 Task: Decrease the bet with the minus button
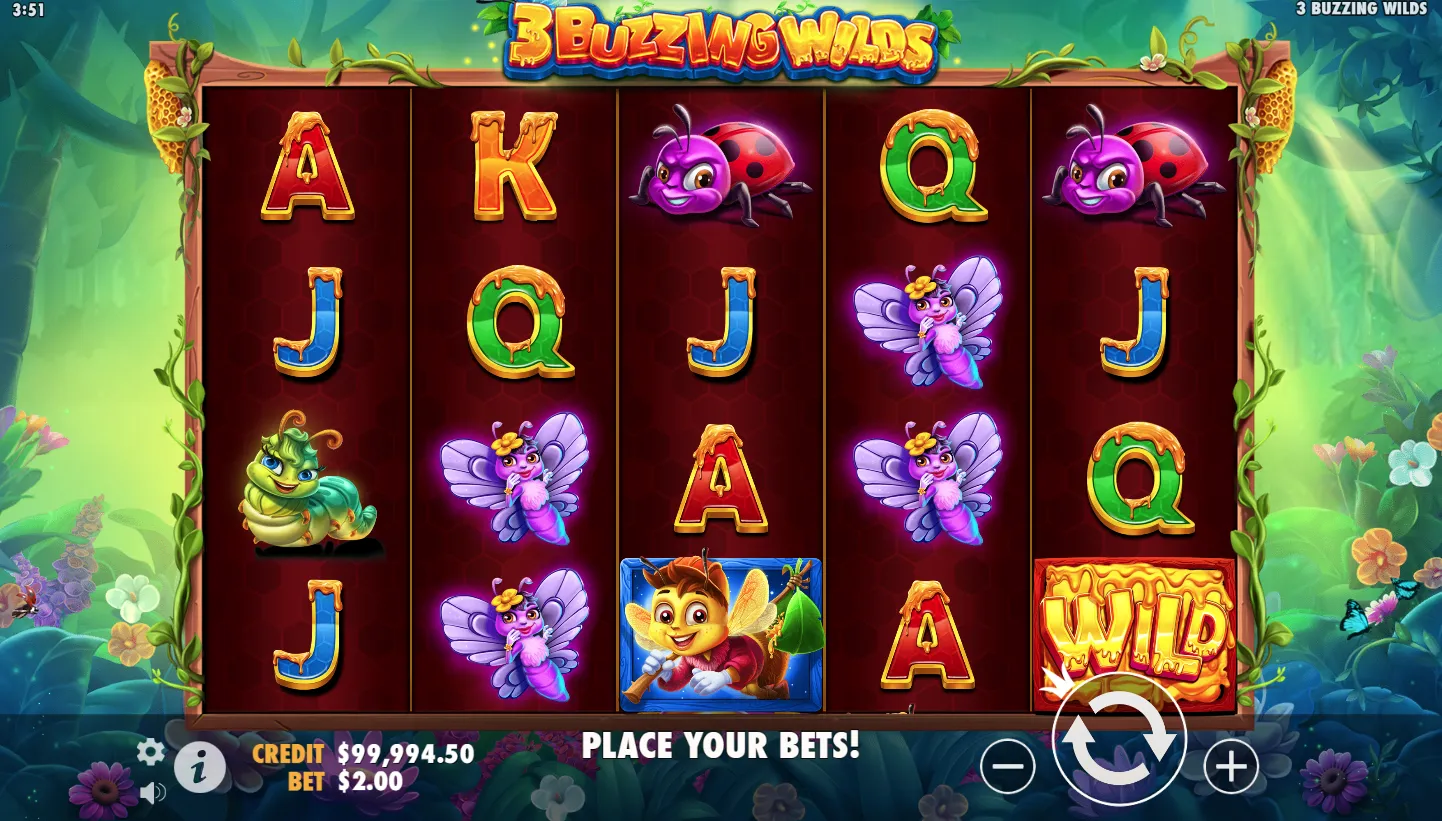click(x=1007, y=767)
